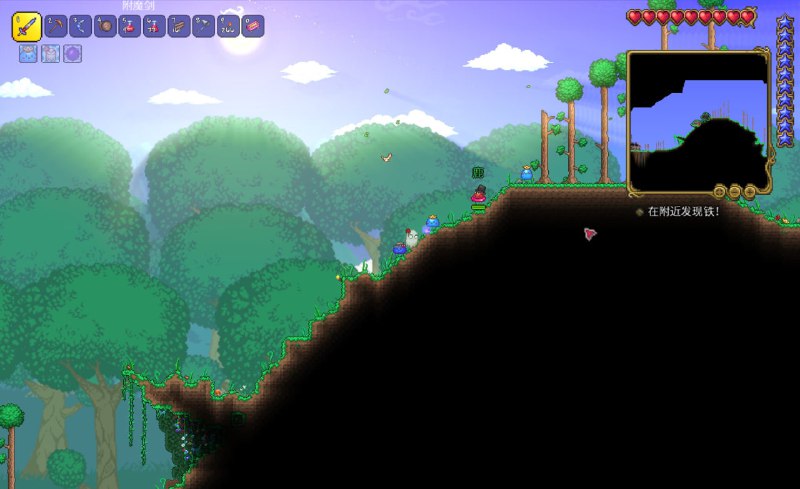
Task: Select the enchanted sword hotbar slot
Action: click(26, 26)
